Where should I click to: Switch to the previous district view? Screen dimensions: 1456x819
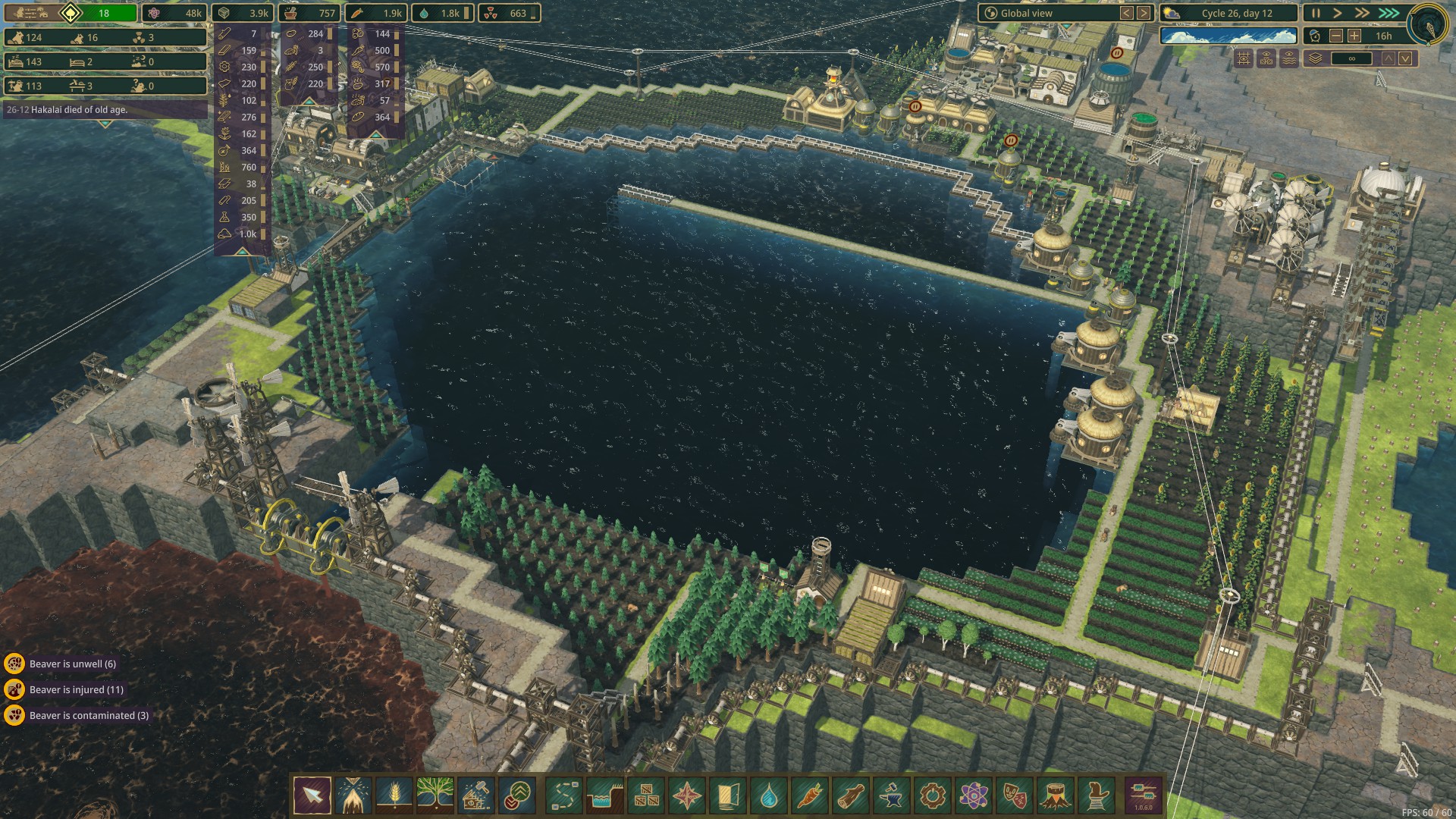pos(1127,13)
